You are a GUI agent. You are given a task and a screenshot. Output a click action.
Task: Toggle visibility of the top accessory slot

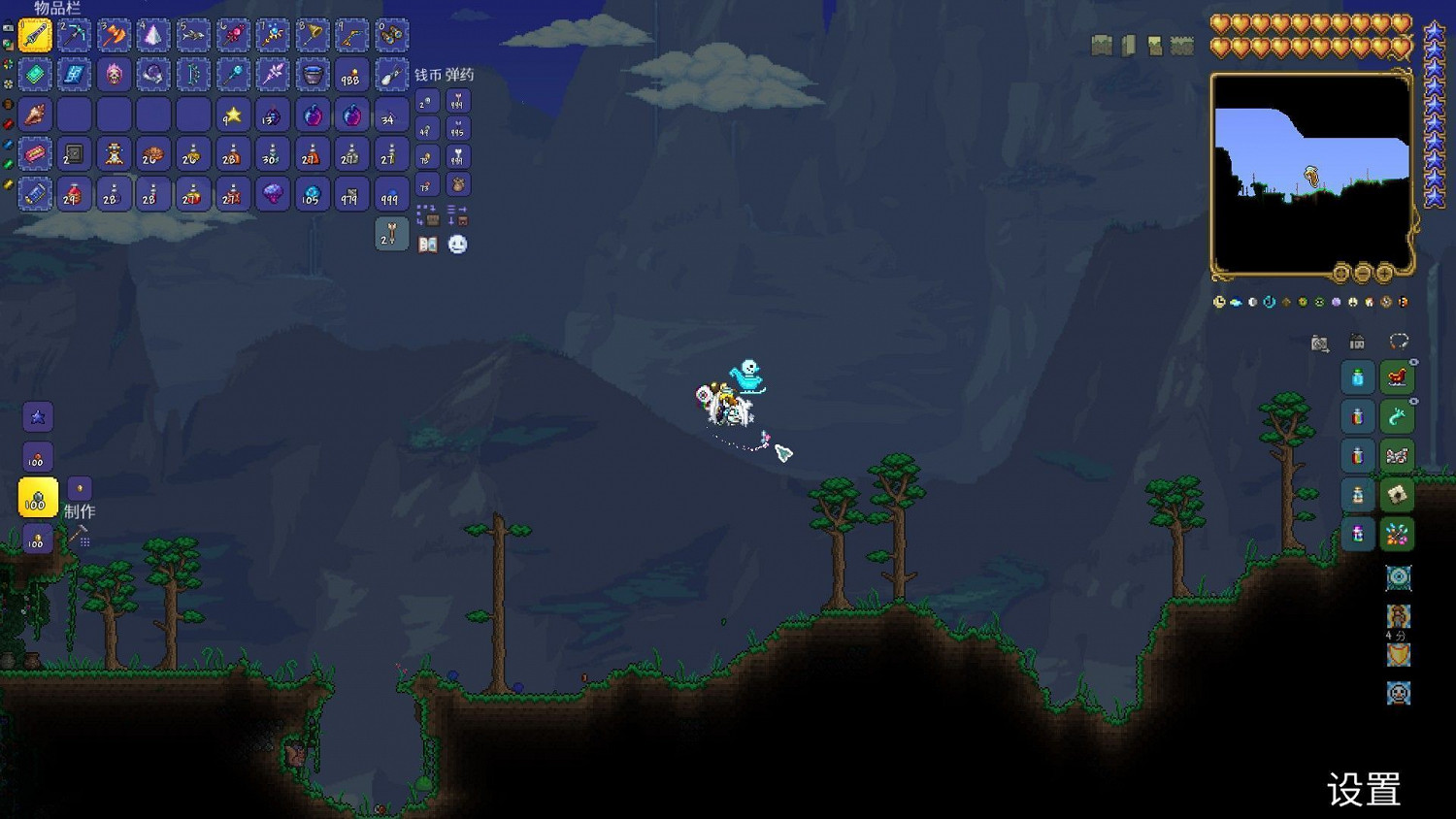(x=1412, y=362)
